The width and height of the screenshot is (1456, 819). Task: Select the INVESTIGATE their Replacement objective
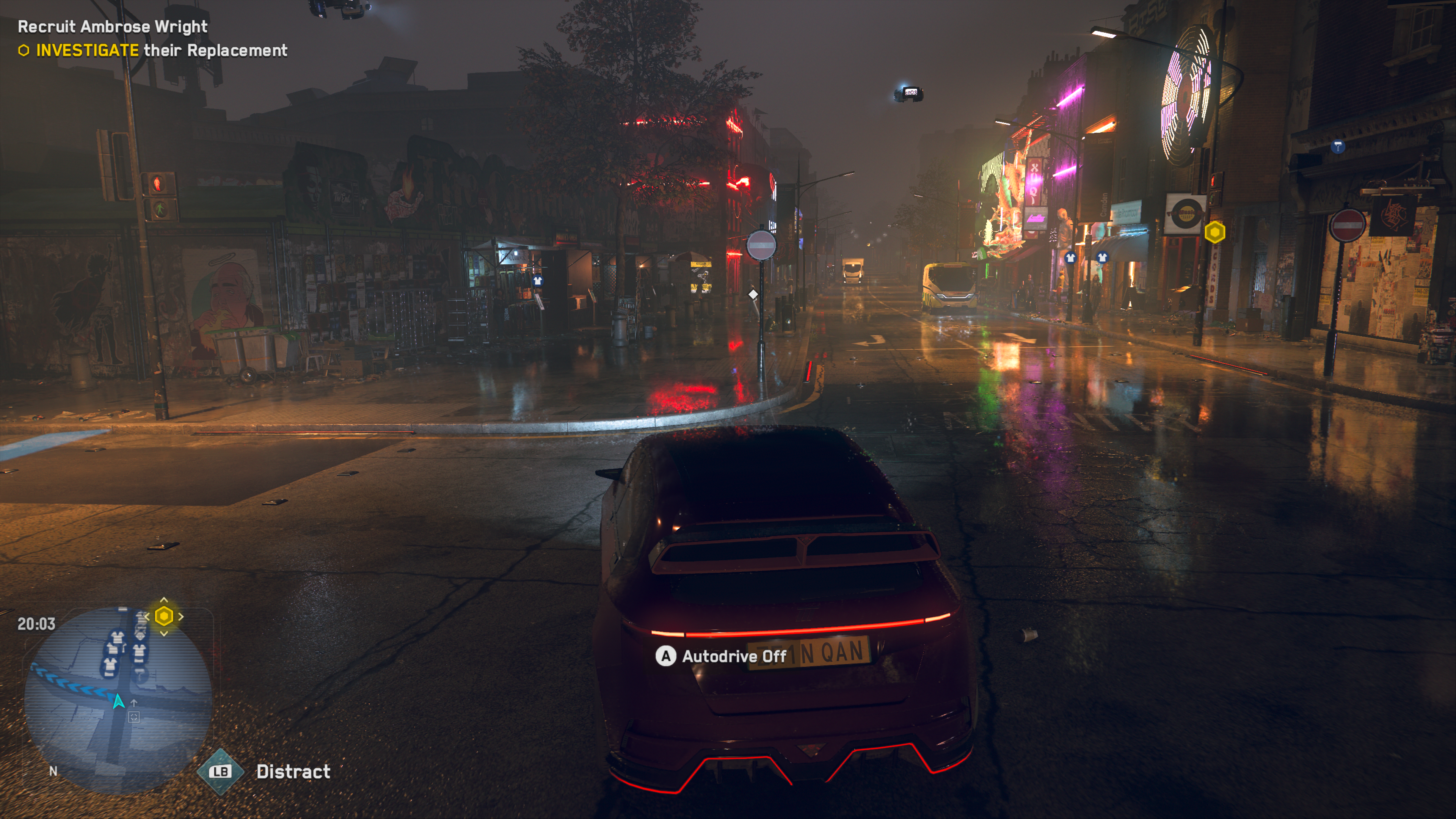[161, 51]
